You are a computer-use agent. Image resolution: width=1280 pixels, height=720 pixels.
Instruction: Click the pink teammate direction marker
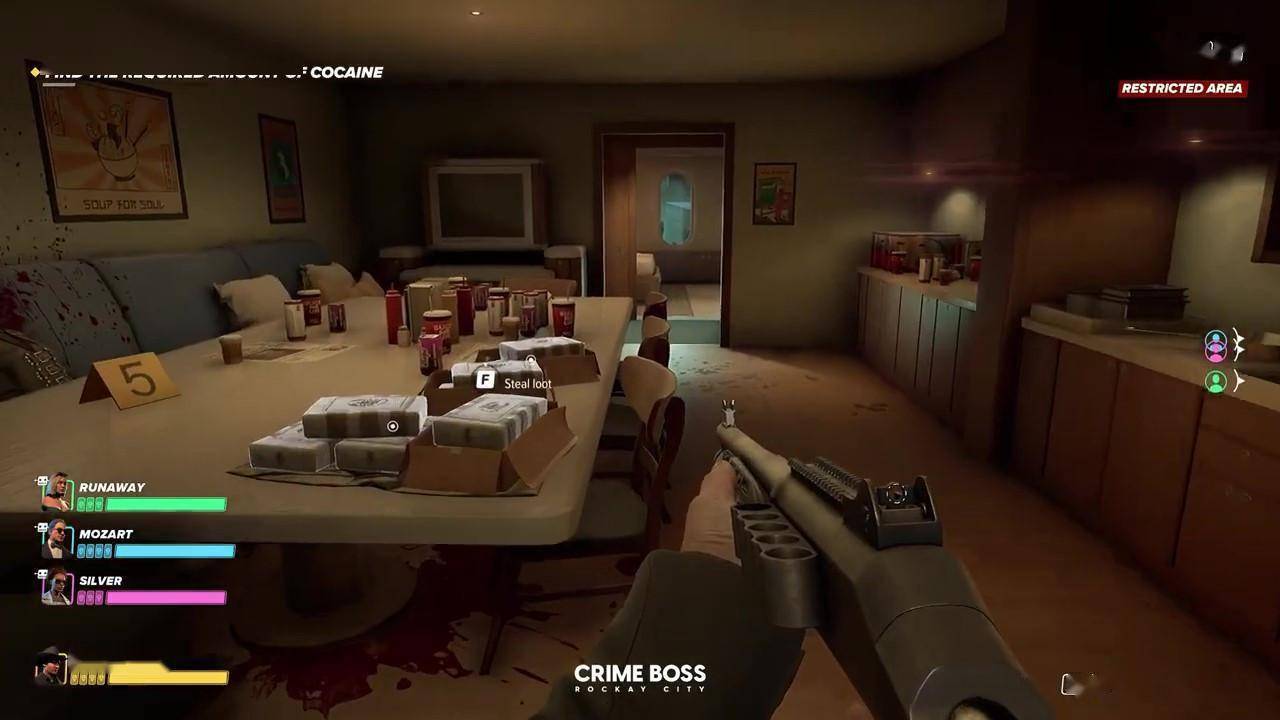pos(1216,345)
